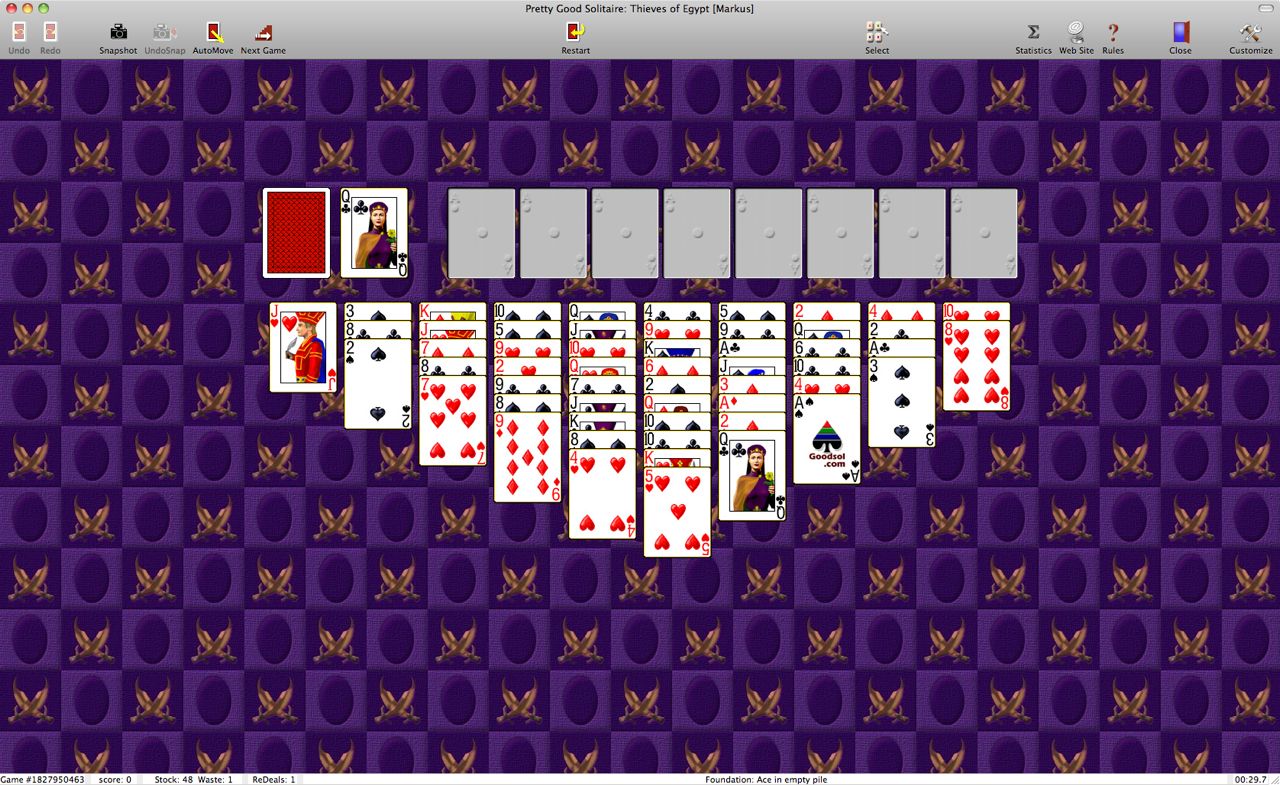Screen dimensions: 1280x785
Task: Select the queen of clubs on the waste pile
Action: point(374,233)
